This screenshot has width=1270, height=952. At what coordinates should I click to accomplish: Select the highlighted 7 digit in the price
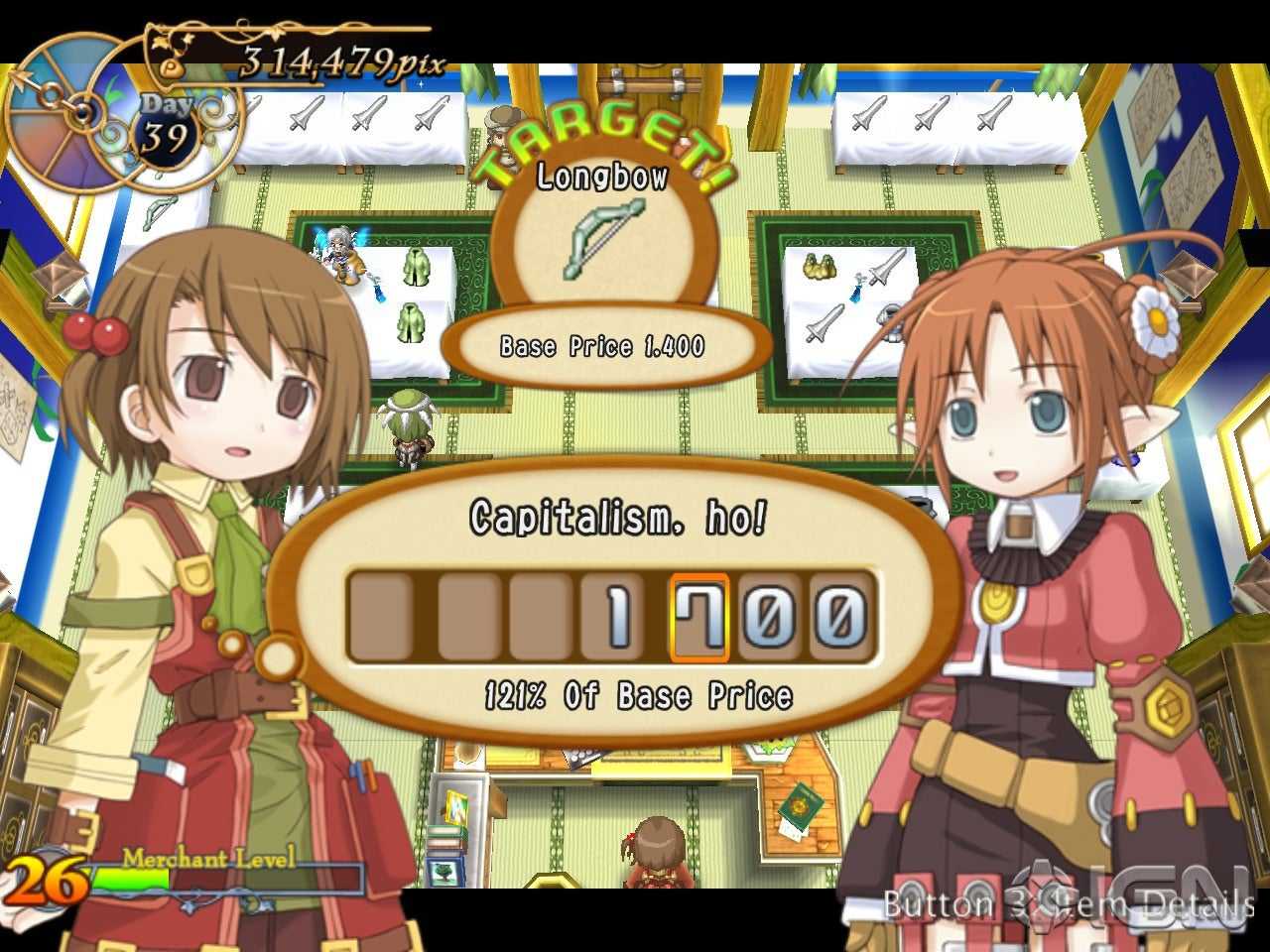click(x=699, y=617)
